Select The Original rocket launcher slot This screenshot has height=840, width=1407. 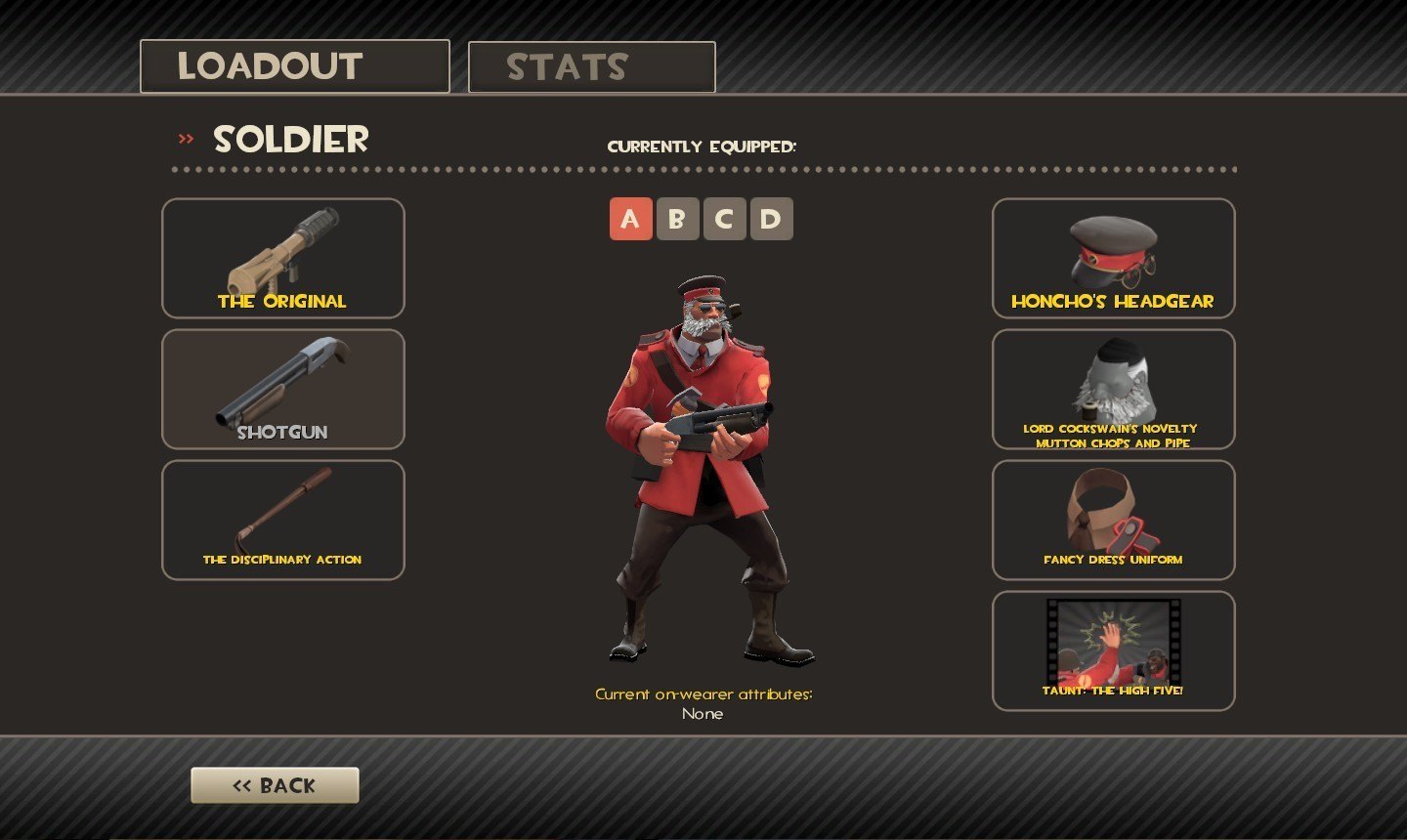tap(282, 258)
